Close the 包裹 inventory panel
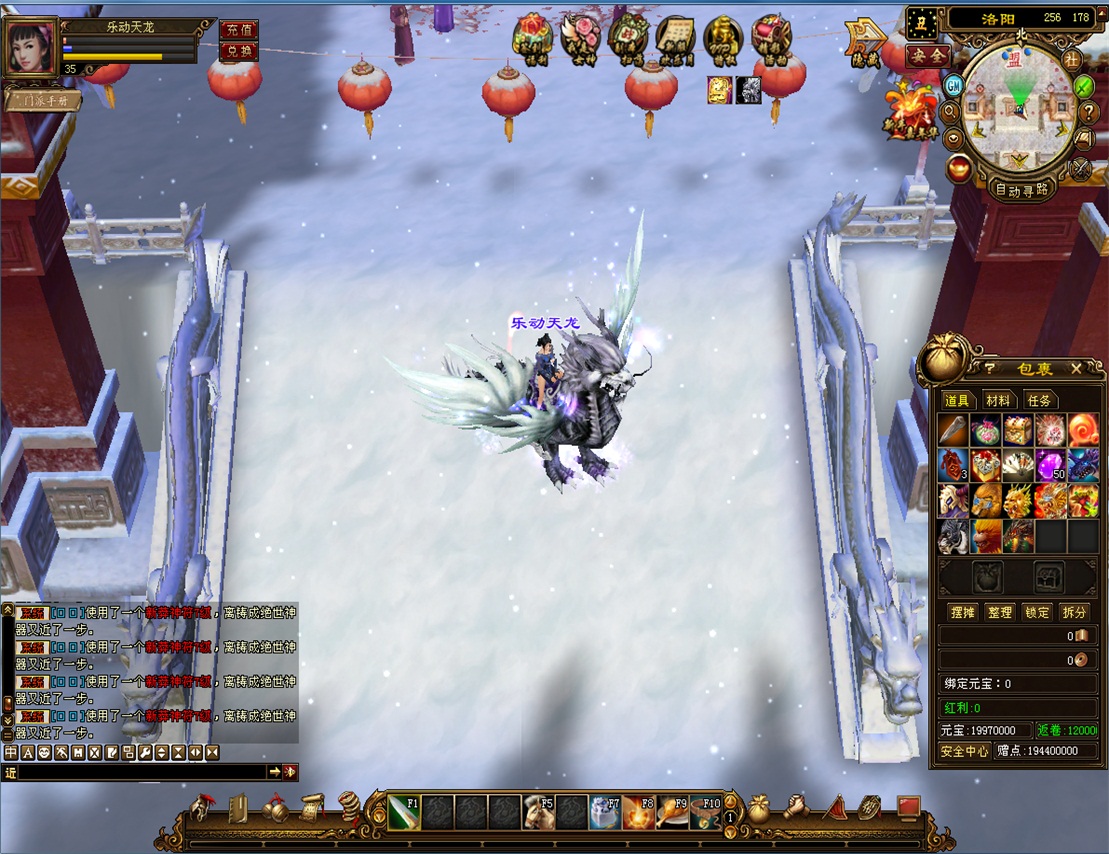Viewport: 1109px width, 854px height. [1076, 368]
